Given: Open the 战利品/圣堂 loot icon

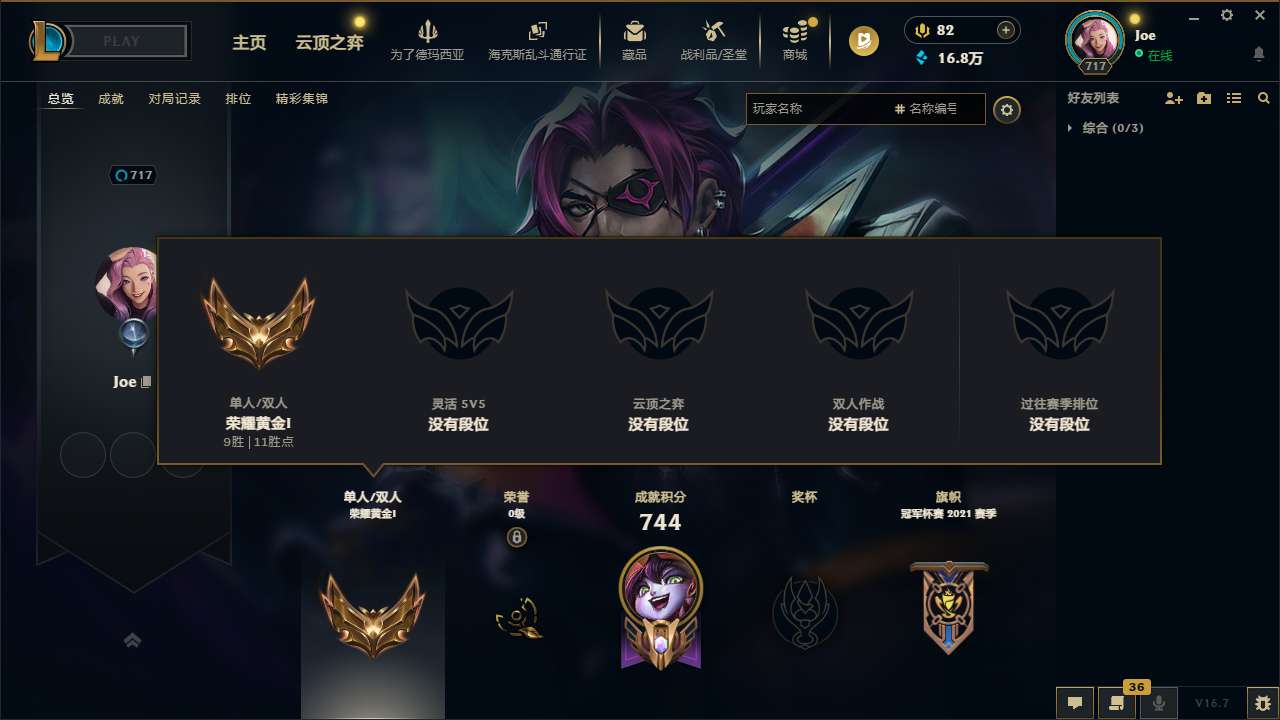Looking at the screenshot, I should (714, 32).
